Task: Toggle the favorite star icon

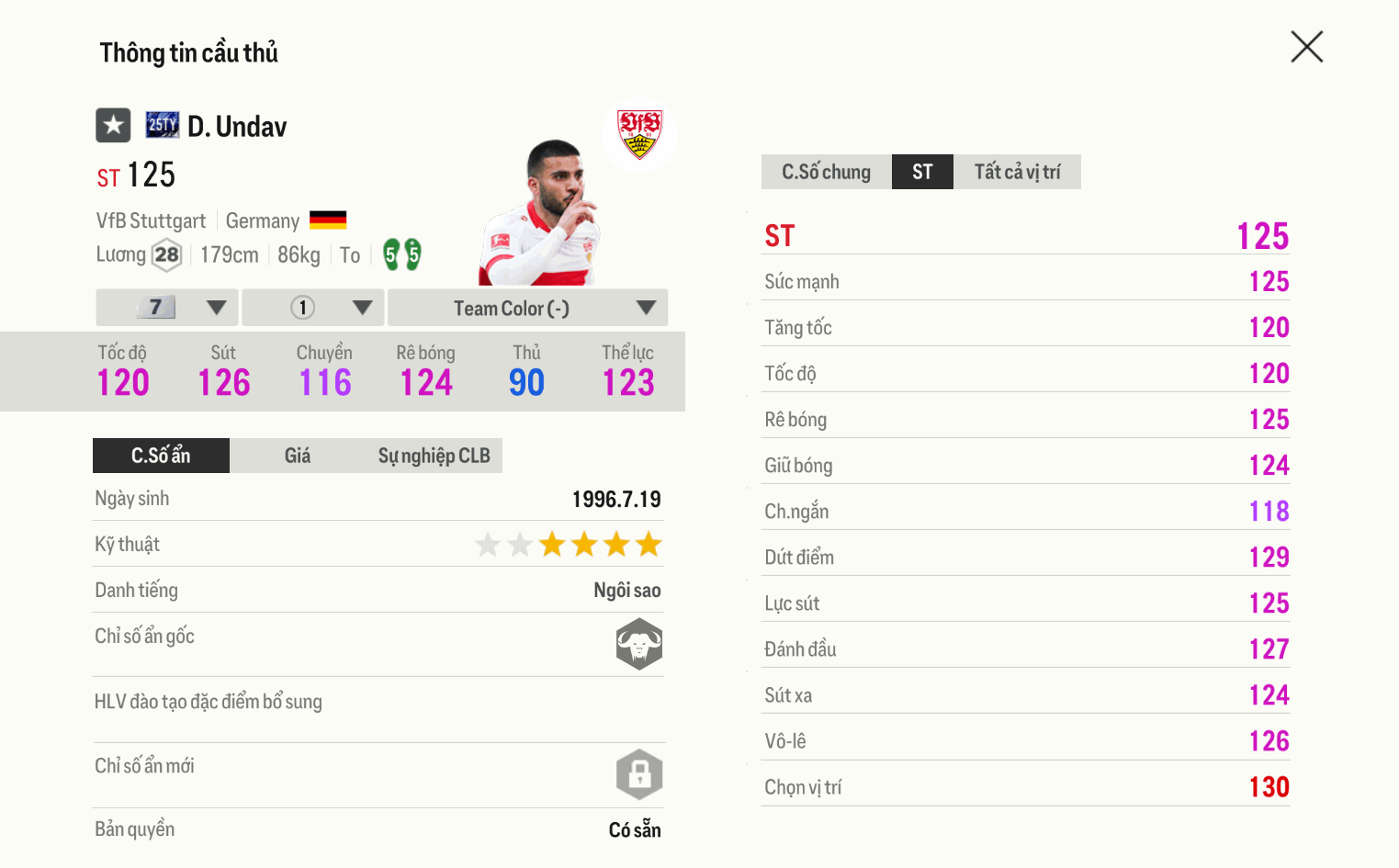Action: point(113,125)
